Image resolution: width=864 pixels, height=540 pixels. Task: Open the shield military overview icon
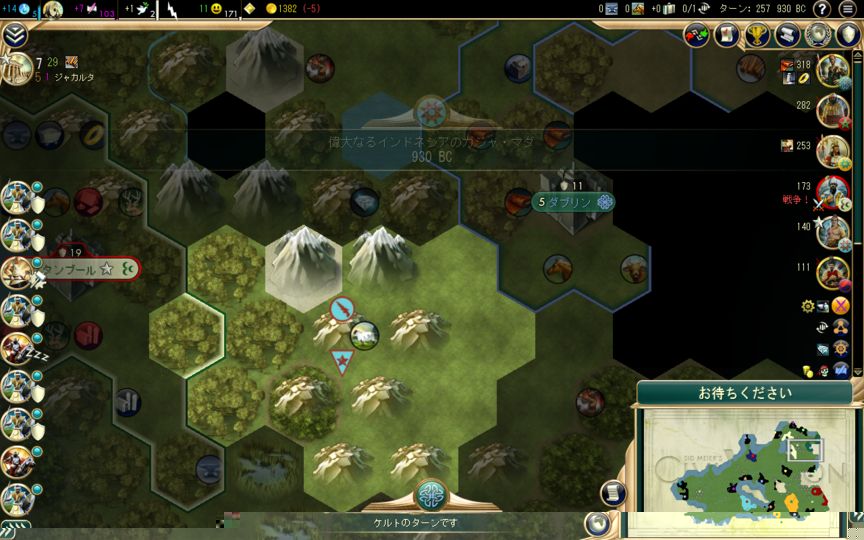pyautogui.click(x=848, y=35)
